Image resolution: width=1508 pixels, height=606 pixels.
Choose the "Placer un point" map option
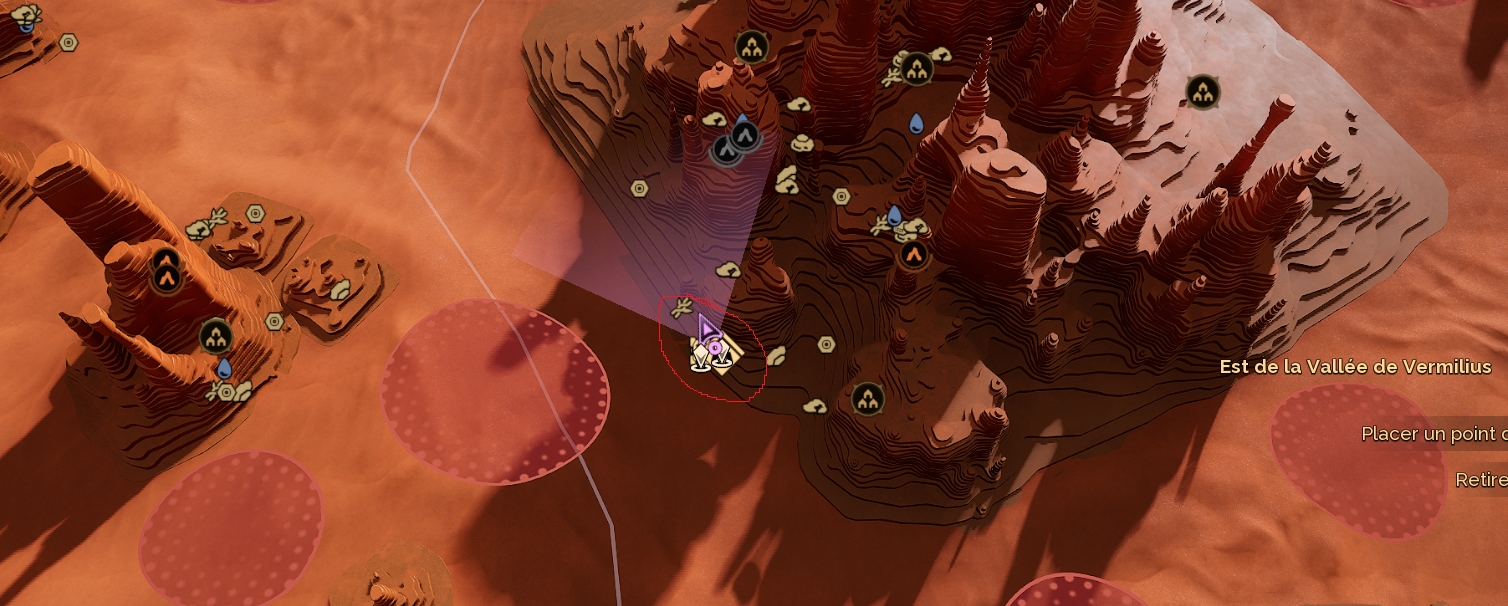click(1432, 434)
